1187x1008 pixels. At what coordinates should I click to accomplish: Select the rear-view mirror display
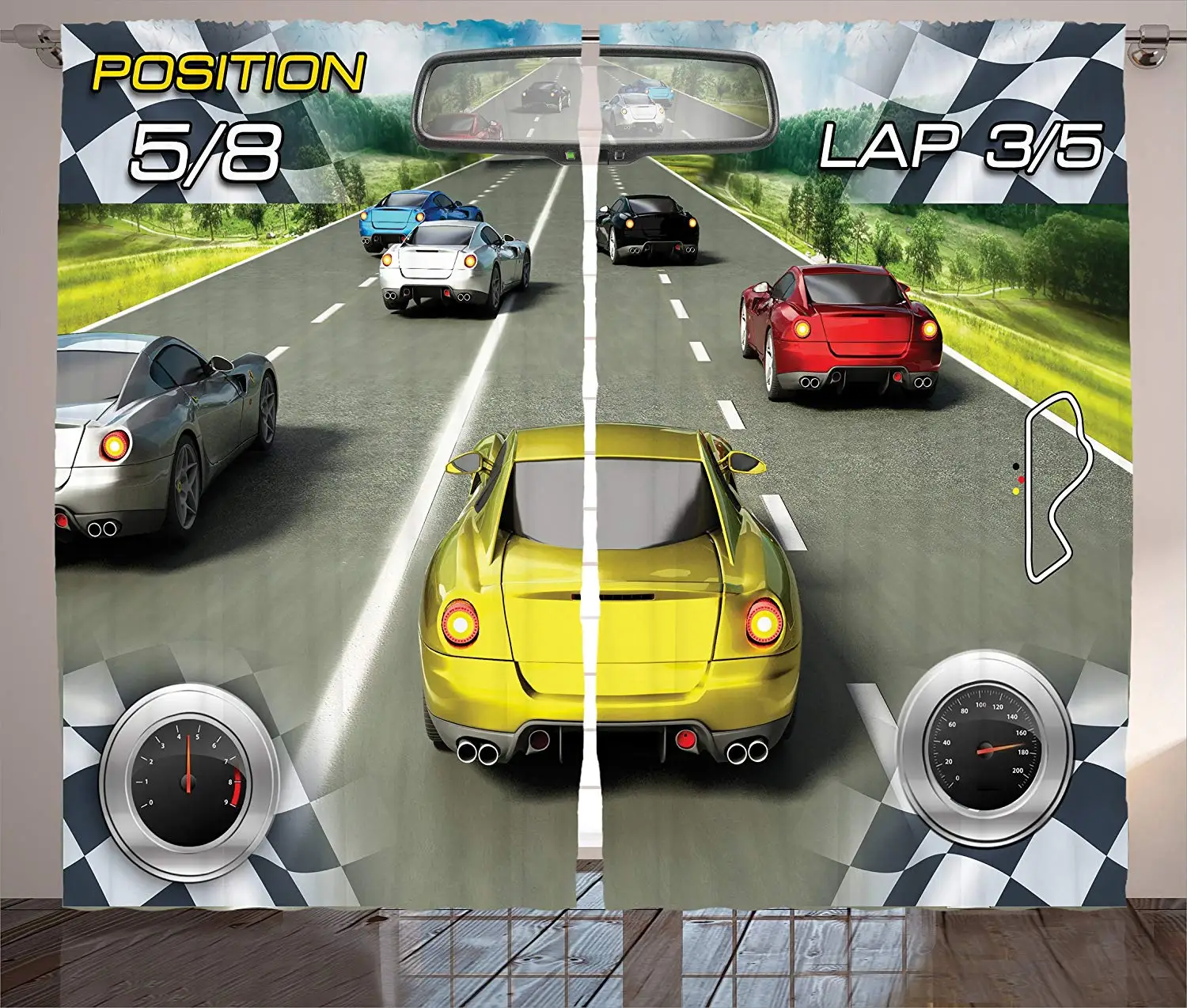coord(595,100)
